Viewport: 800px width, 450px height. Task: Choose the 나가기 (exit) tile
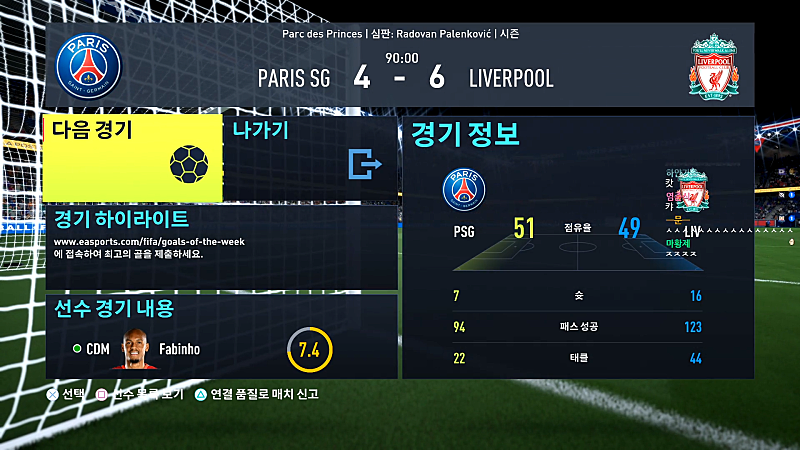coord(310,157)
